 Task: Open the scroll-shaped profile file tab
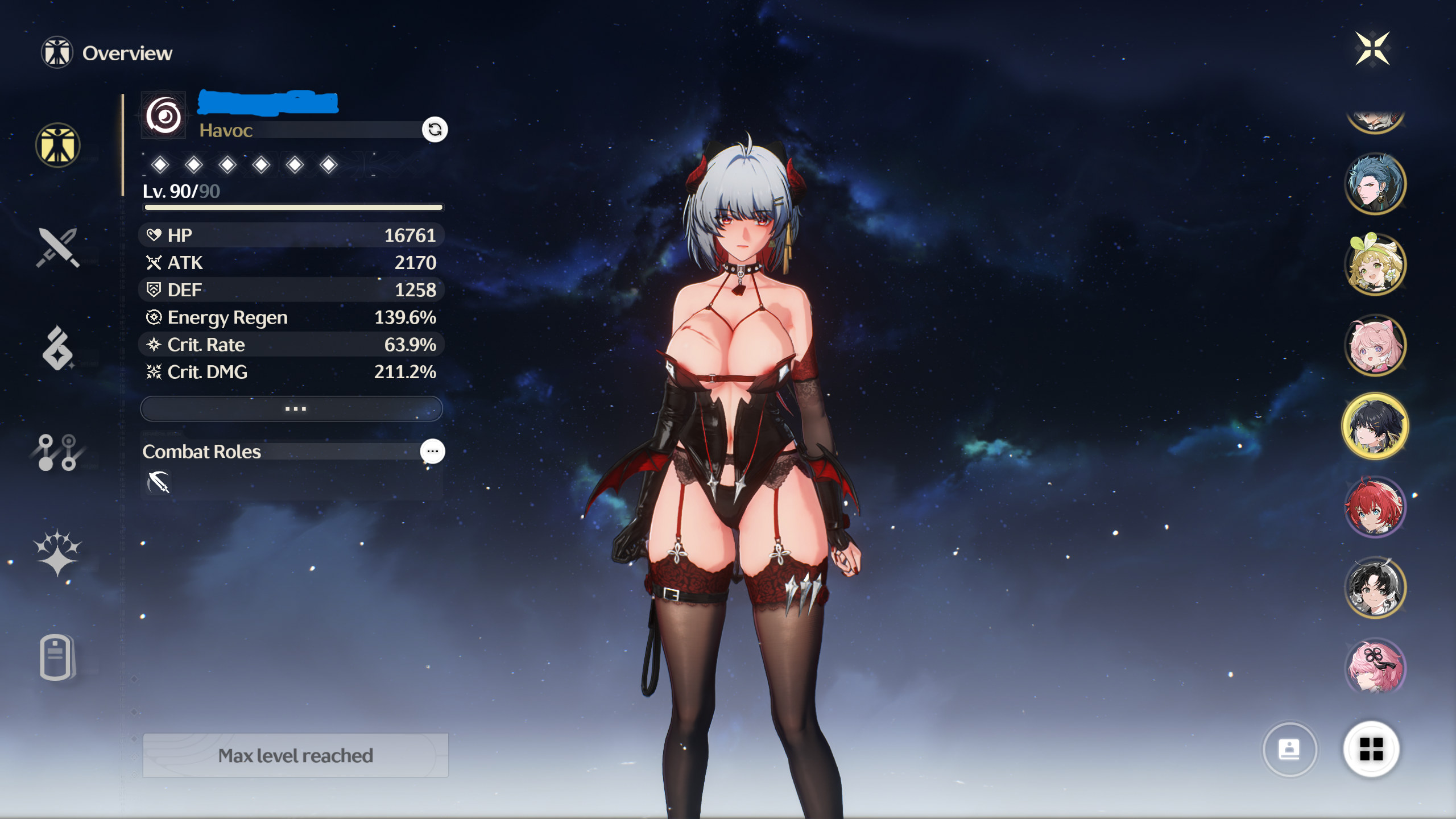click(x=56, y=657)
